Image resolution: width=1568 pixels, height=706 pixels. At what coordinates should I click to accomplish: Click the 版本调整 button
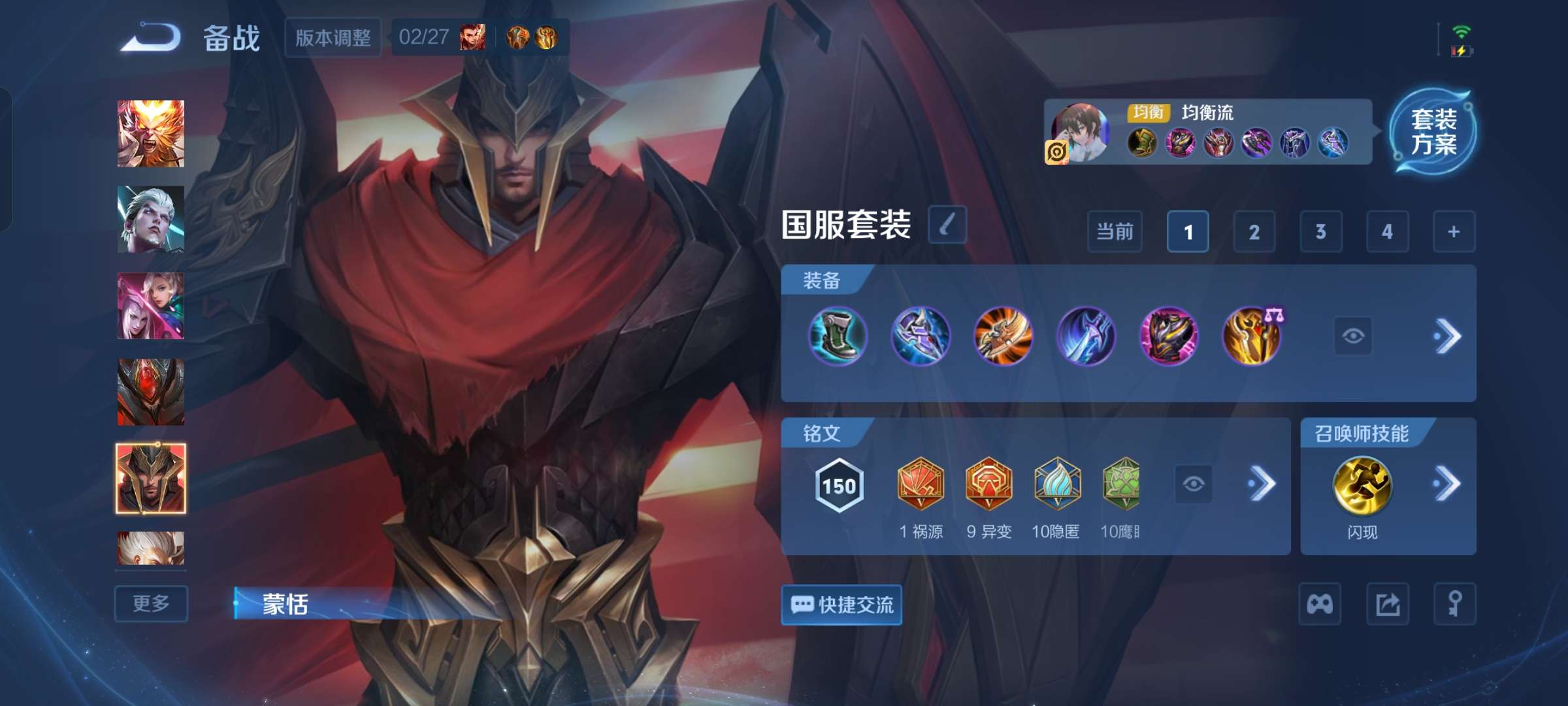pyautogui.click(x=332, y=37)
